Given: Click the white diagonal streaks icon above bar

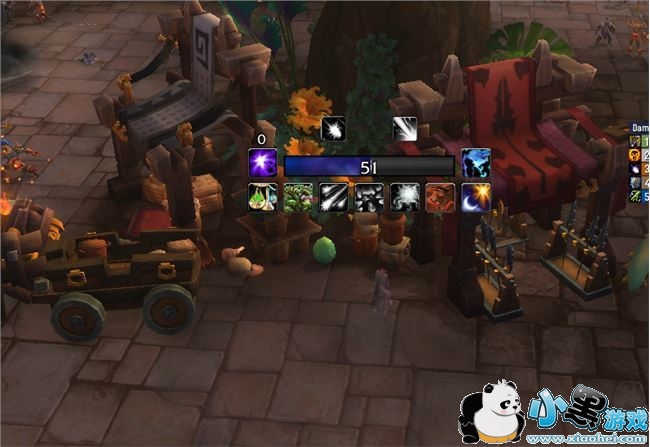Looking at the screenshot, I should pos(405,128).
